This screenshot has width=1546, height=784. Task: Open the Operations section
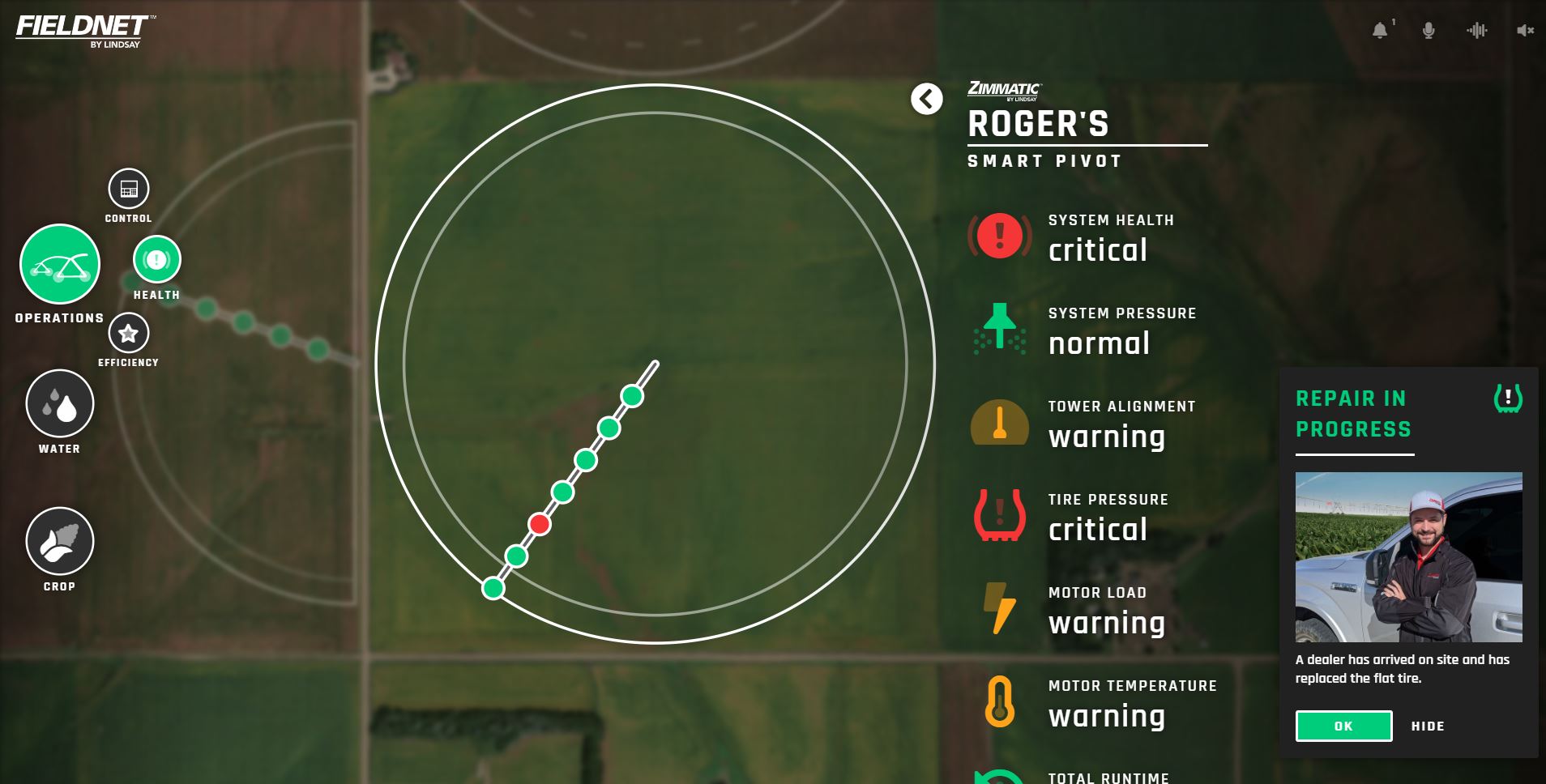(60, 264)
